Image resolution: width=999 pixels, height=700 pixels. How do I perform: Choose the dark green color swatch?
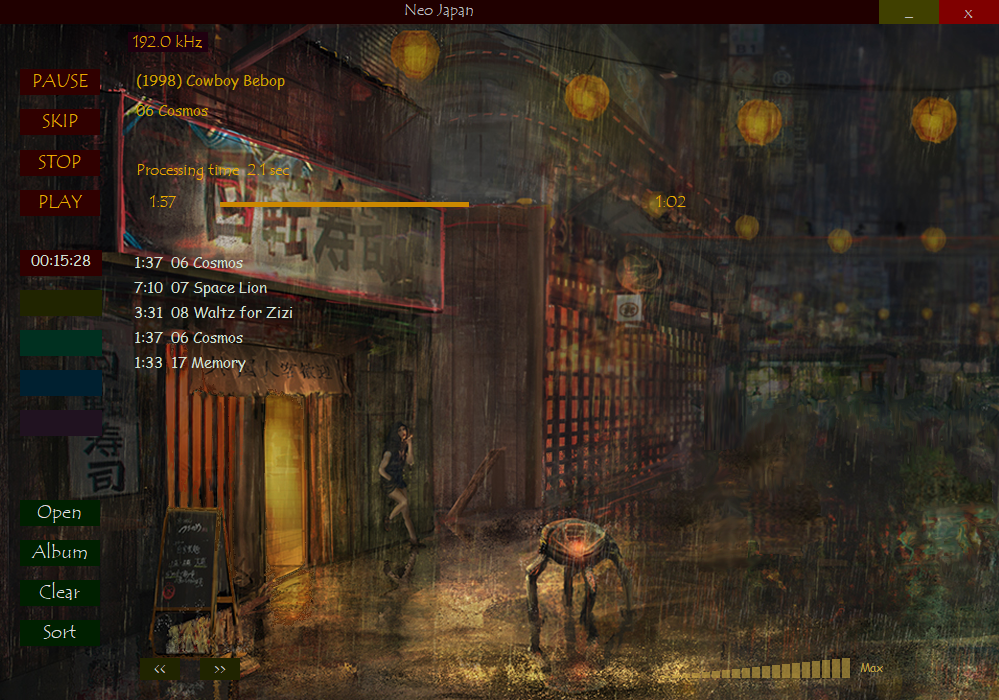point(60,343)
